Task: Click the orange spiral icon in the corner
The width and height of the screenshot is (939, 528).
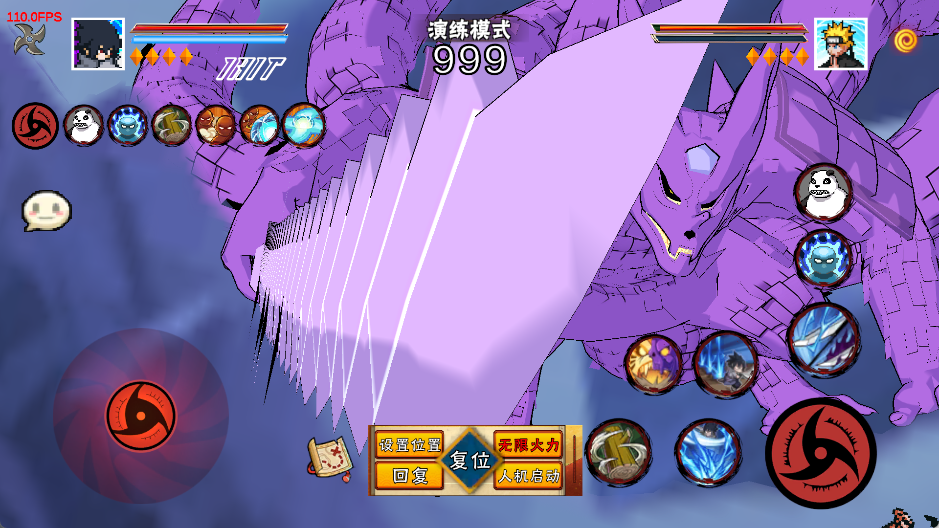Action: (905, 40)
